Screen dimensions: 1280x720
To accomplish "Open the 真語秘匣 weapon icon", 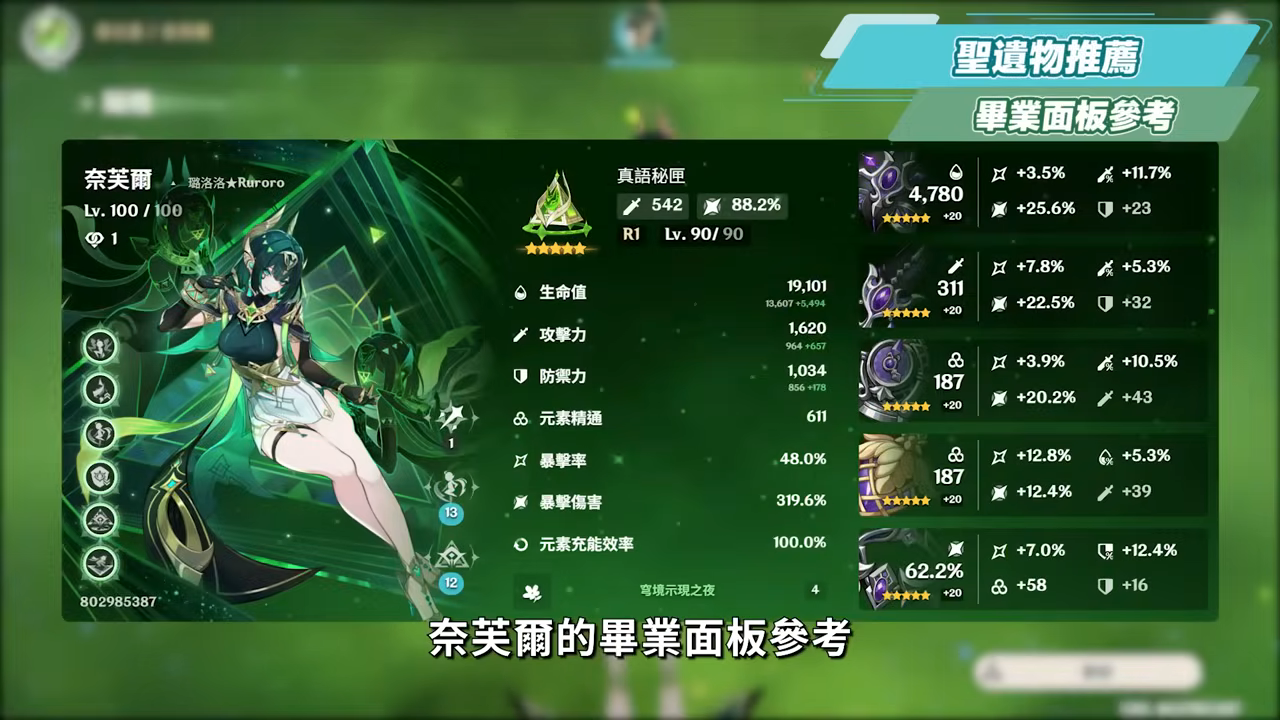I will point(557,200).
